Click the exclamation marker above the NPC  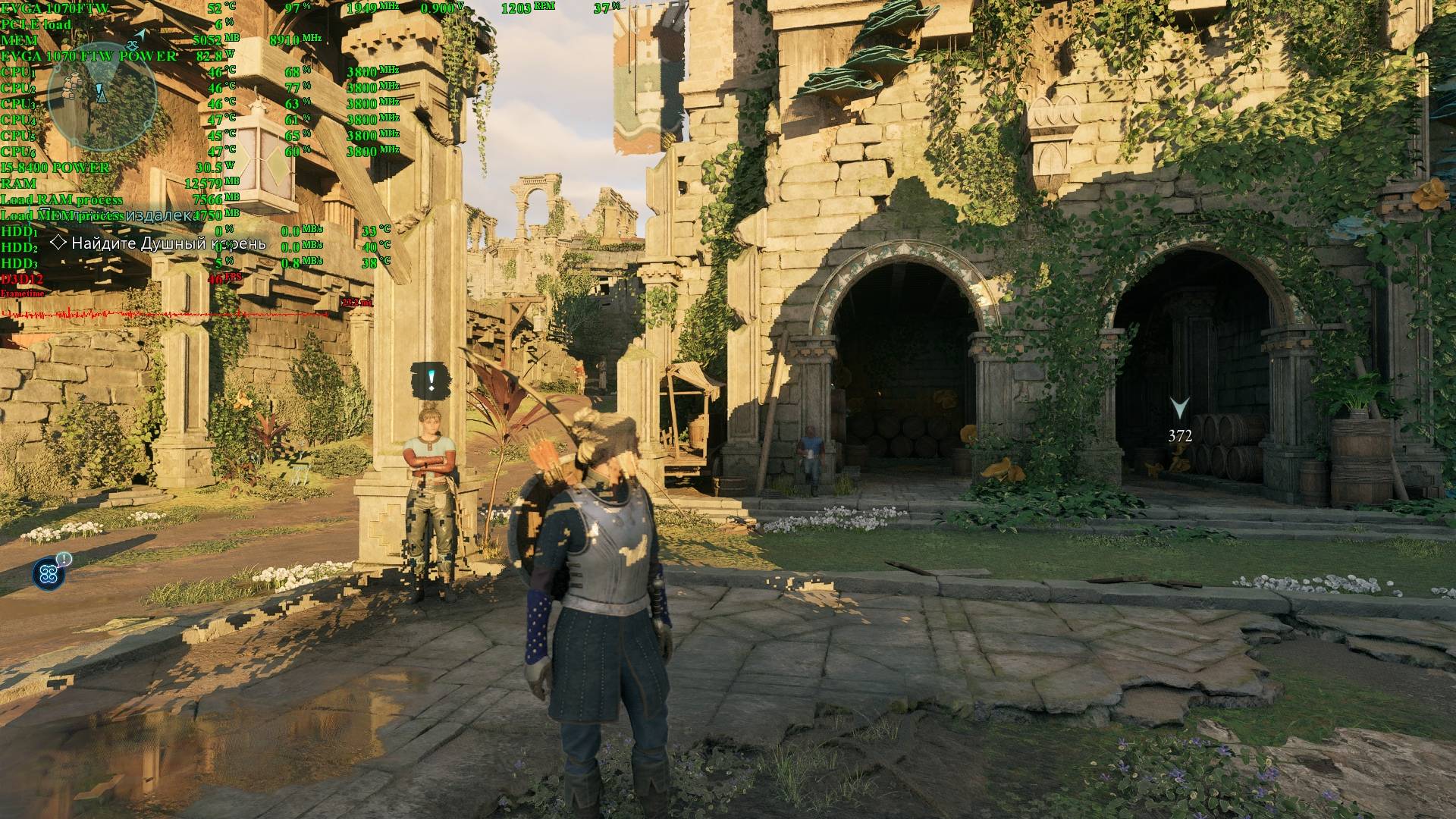click(x=431, y=379)
